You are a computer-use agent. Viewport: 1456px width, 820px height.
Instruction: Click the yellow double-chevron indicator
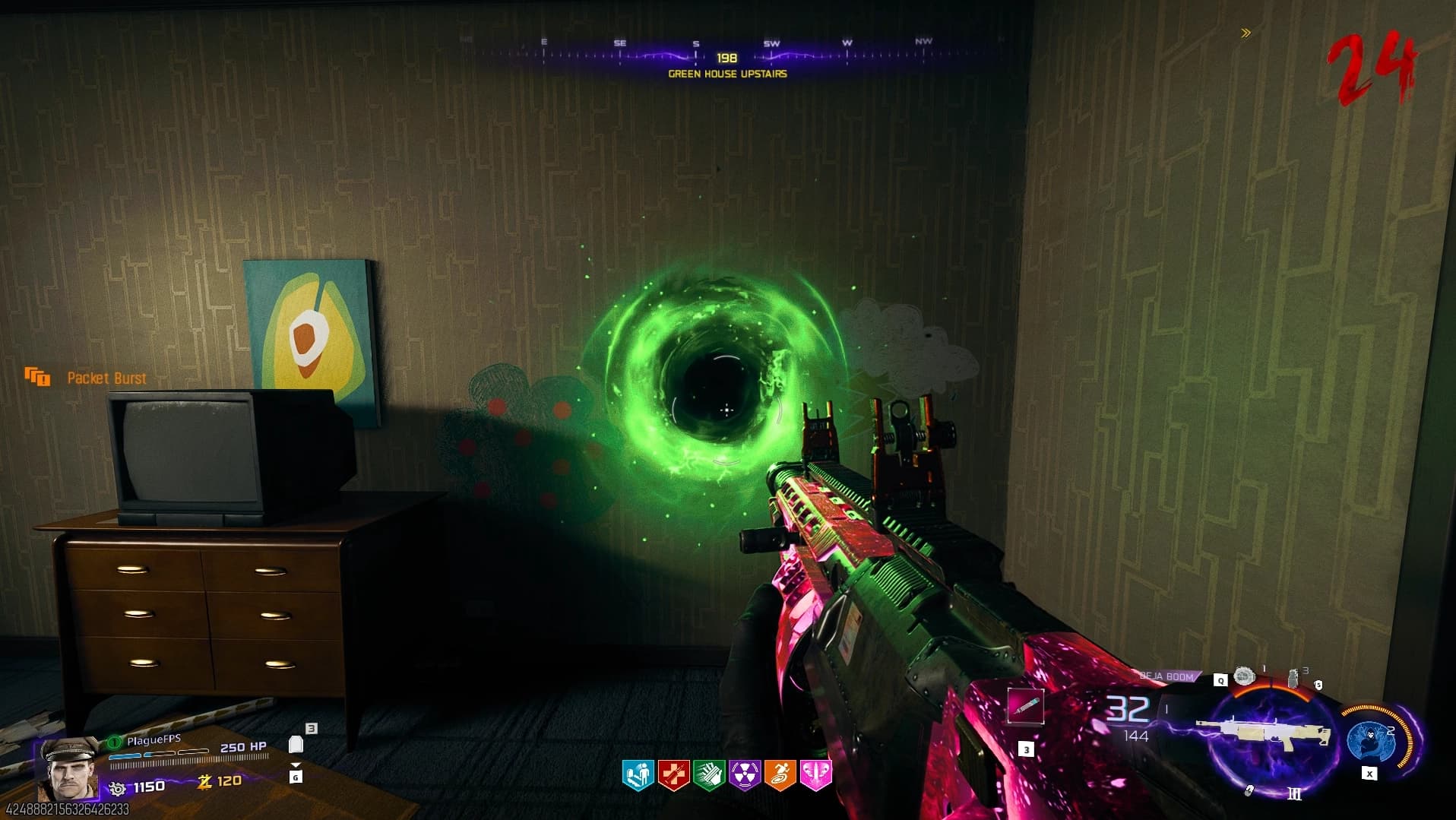(x=1246, y=33)
